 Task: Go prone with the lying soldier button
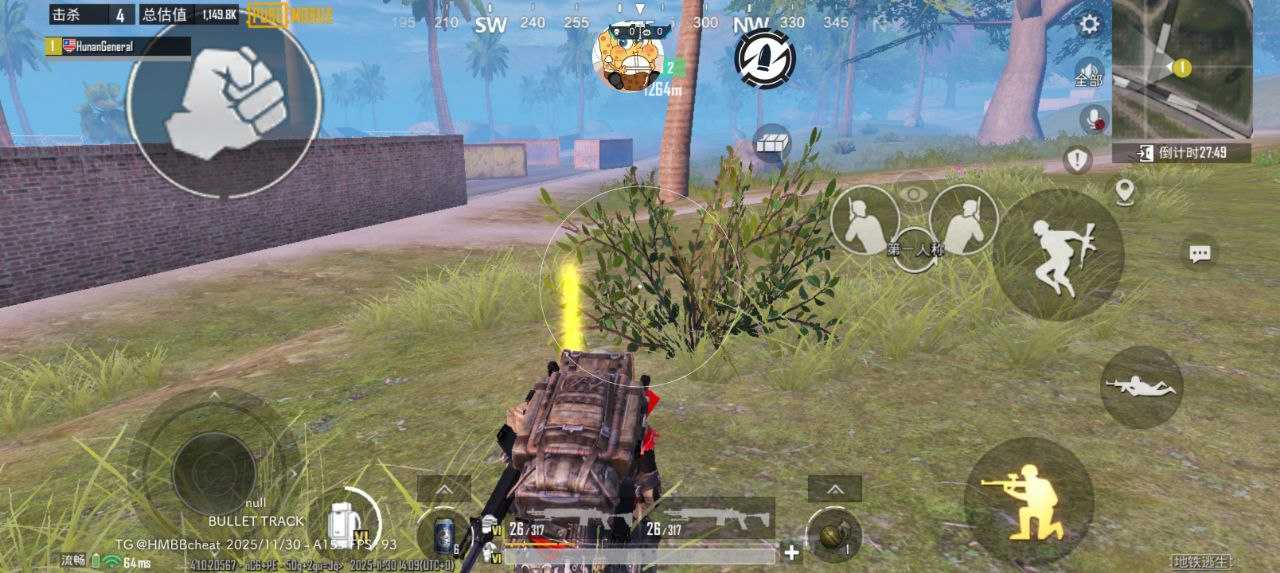[x=1141, y=387]
